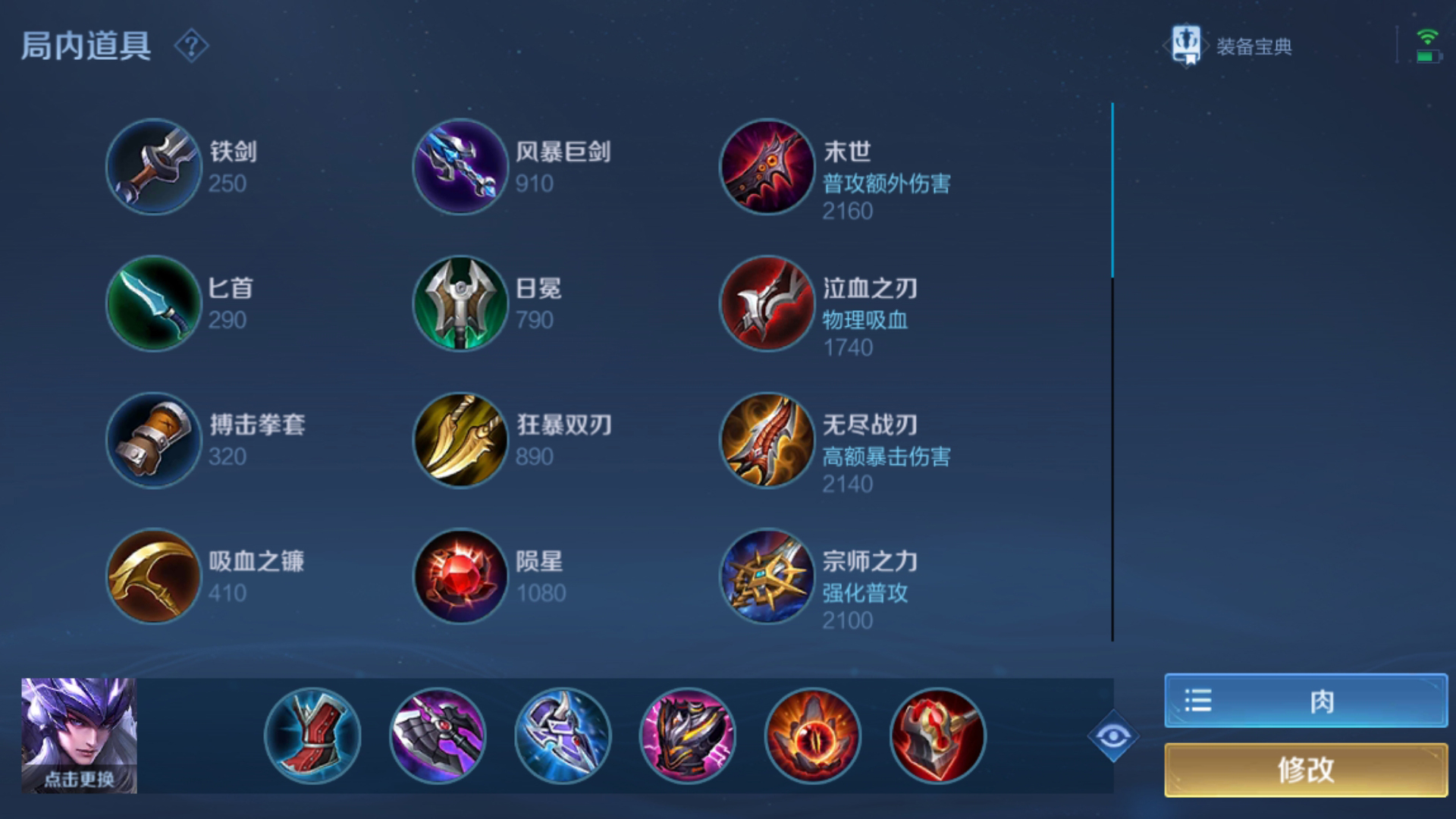Open the 肉 build preset list
Screen dimensions: 1456x819
(1301, 701)
